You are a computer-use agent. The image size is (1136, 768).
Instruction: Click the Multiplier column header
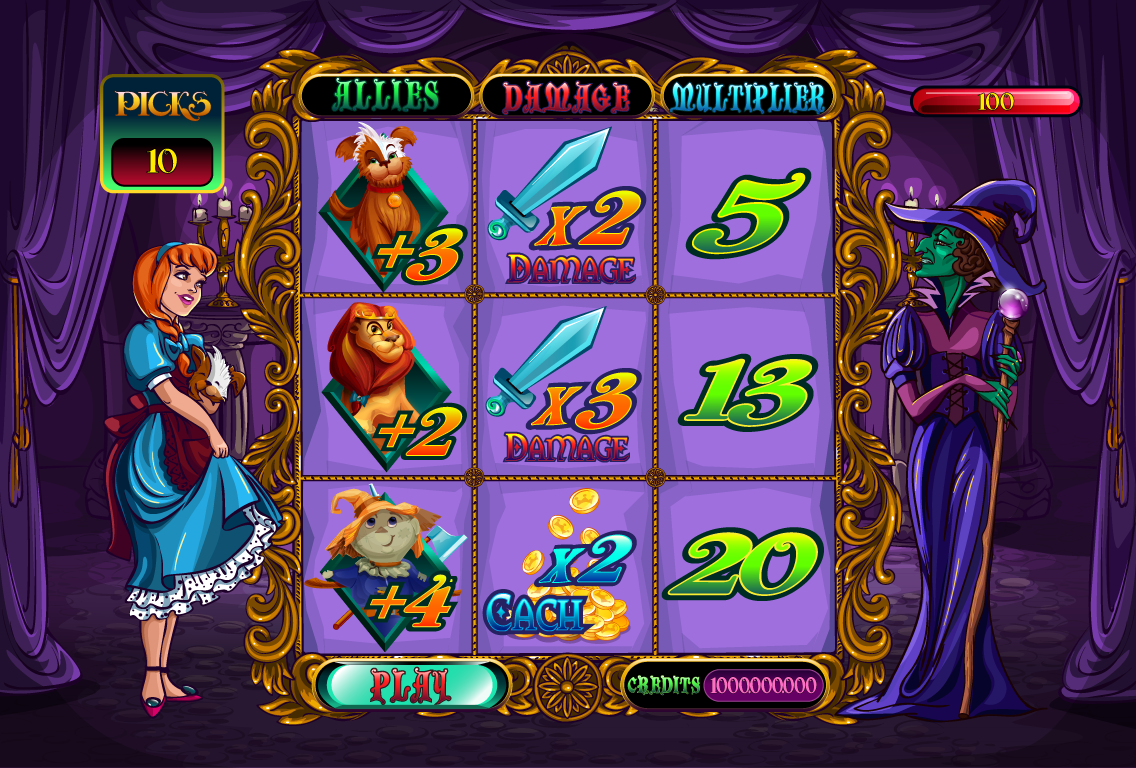(x=748, y=97)
